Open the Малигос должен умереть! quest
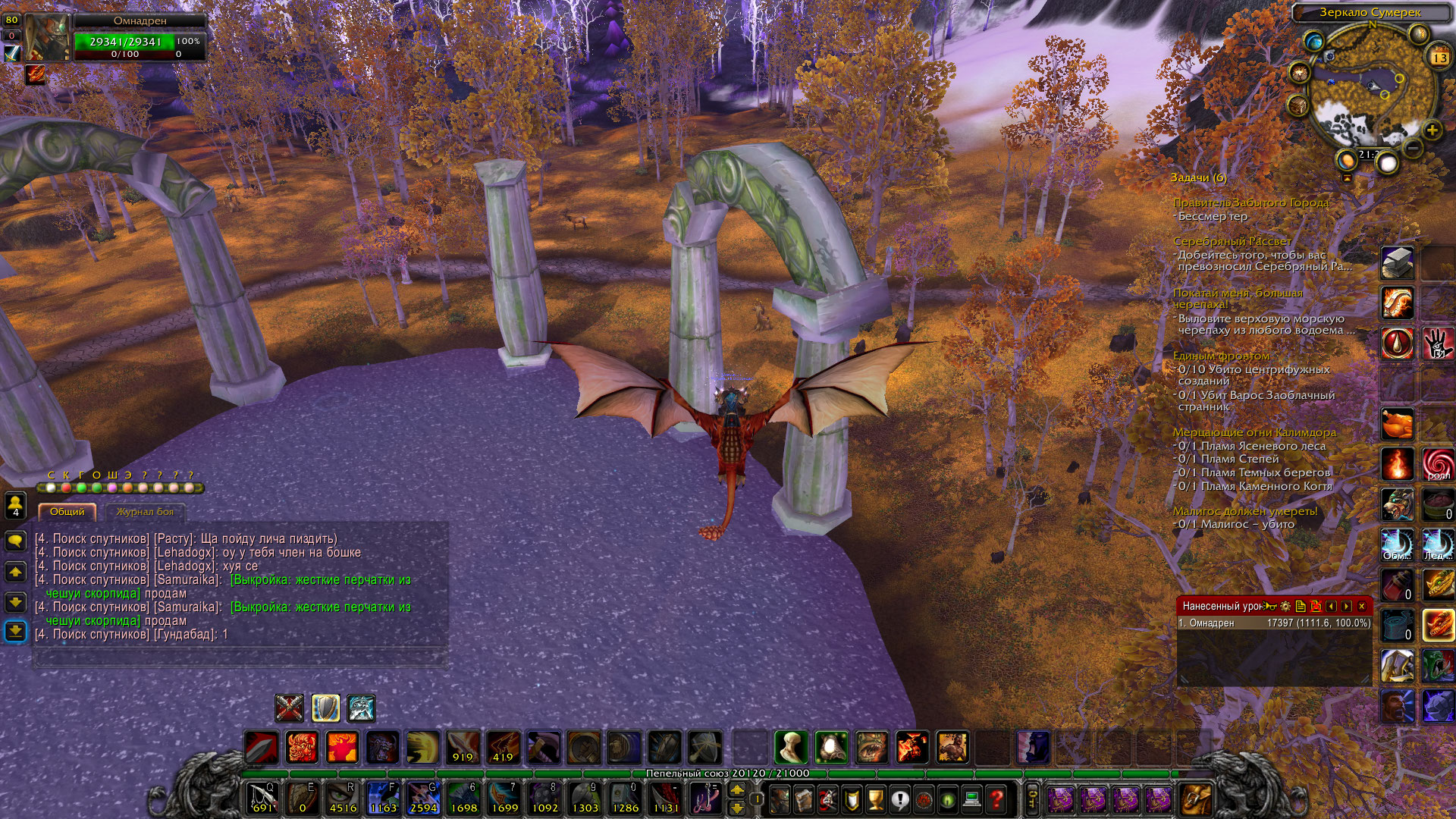 pyautogui.click(x=1244, y=511)
